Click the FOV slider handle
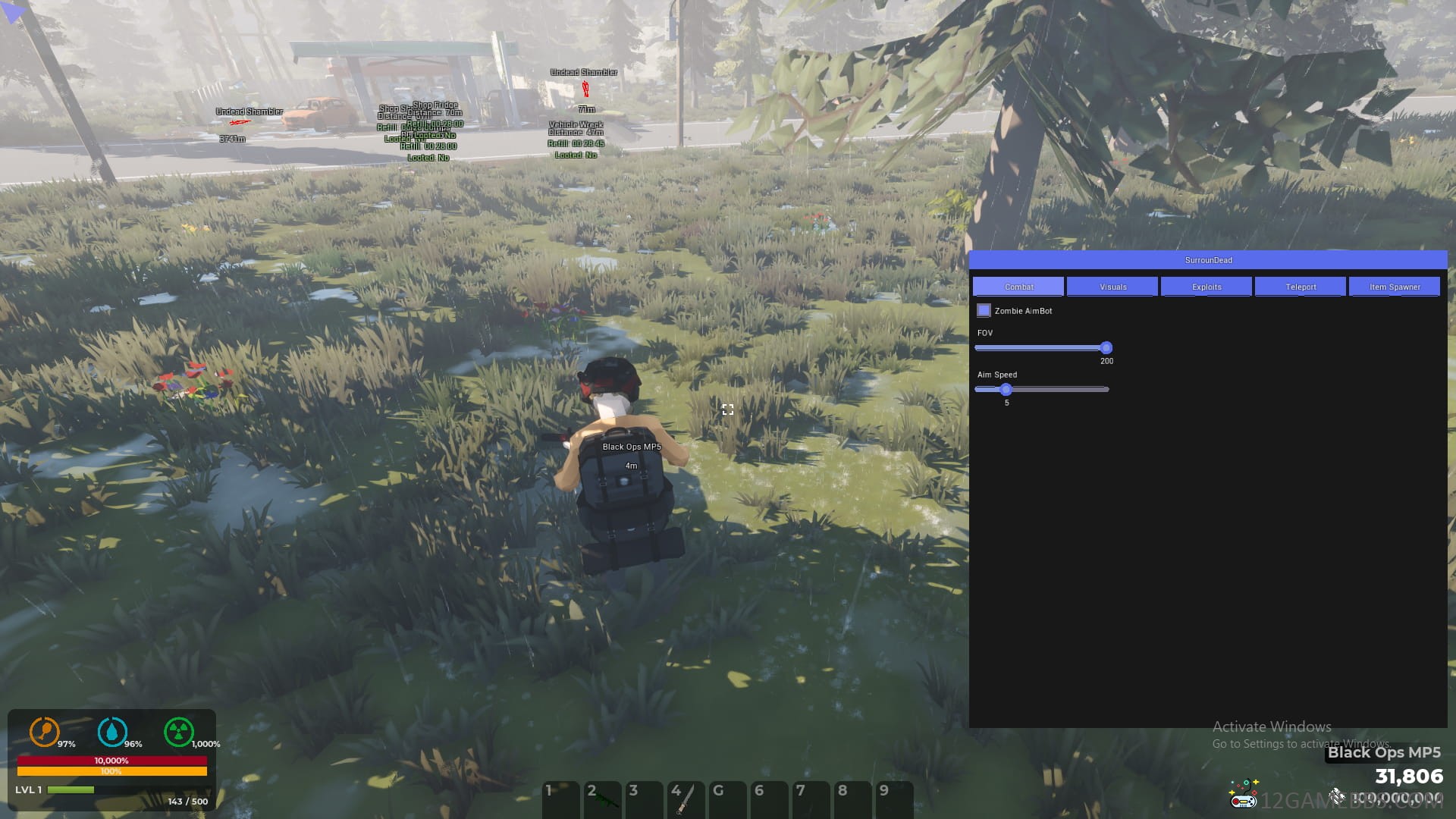 pos(1106,348)
